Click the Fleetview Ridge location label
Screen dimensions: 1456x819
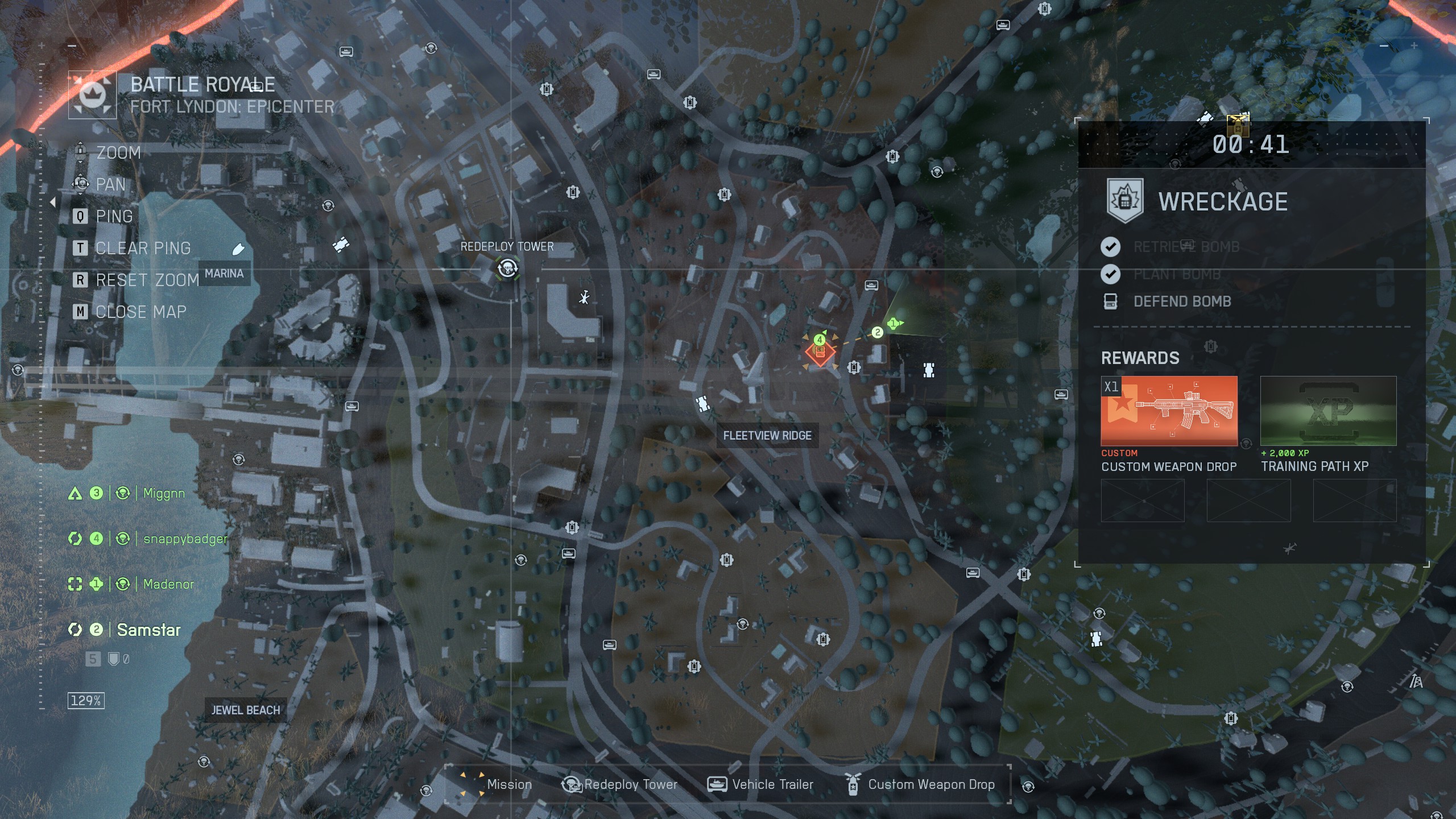coord(767,436)
